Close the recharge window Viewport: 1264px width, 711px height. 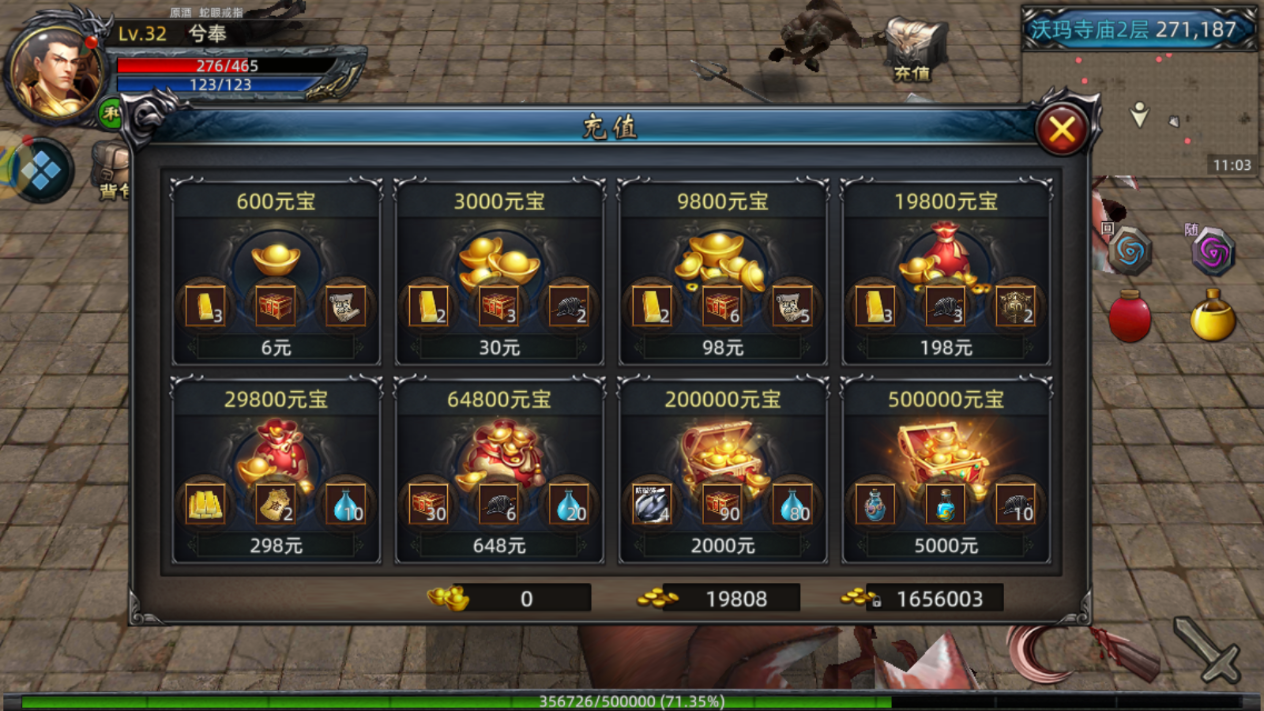[1062, 129]
